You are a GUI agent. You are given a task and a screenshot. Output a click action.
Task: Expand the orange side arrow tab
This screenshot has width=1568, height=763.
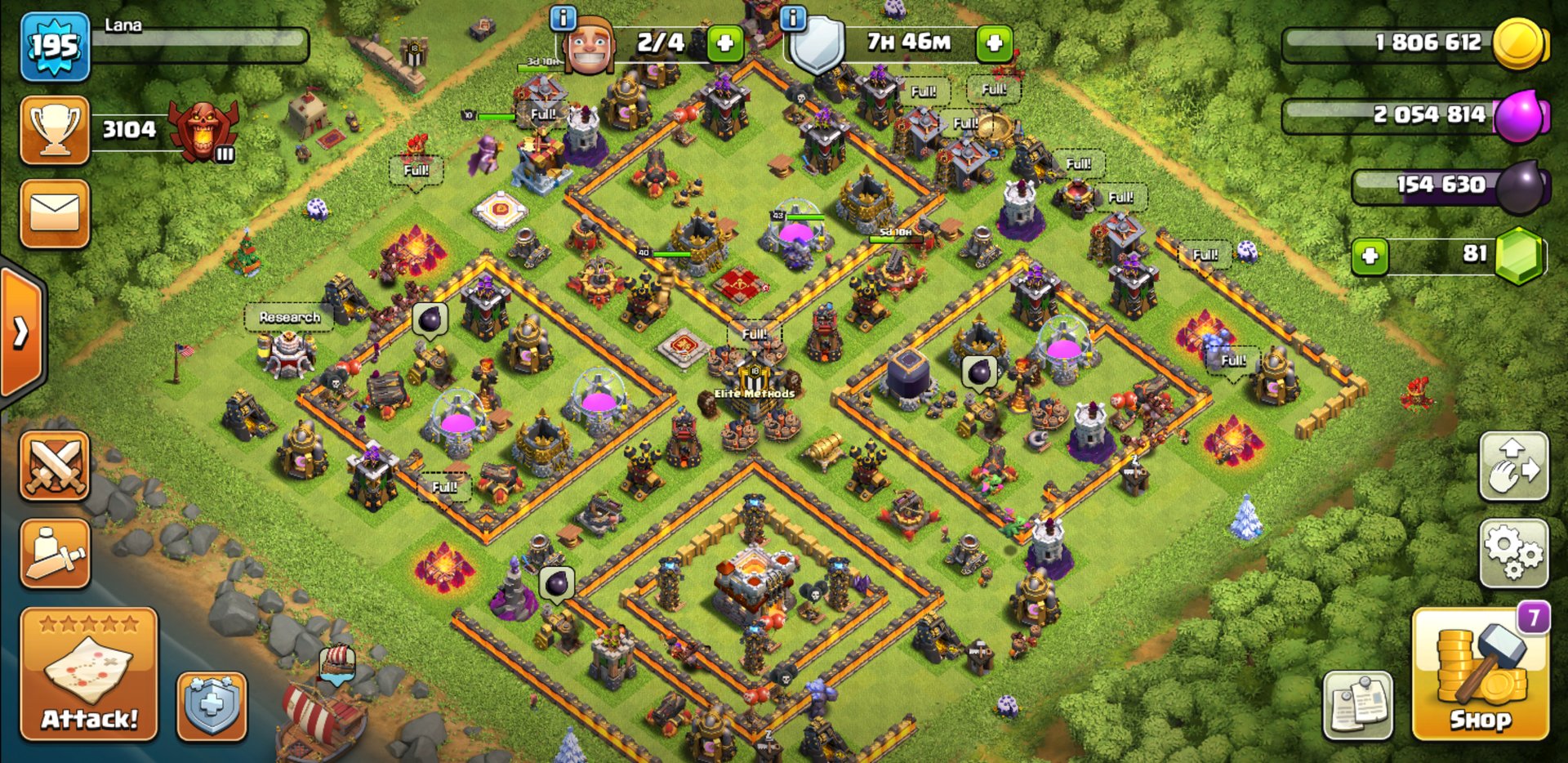coord(21,332)
